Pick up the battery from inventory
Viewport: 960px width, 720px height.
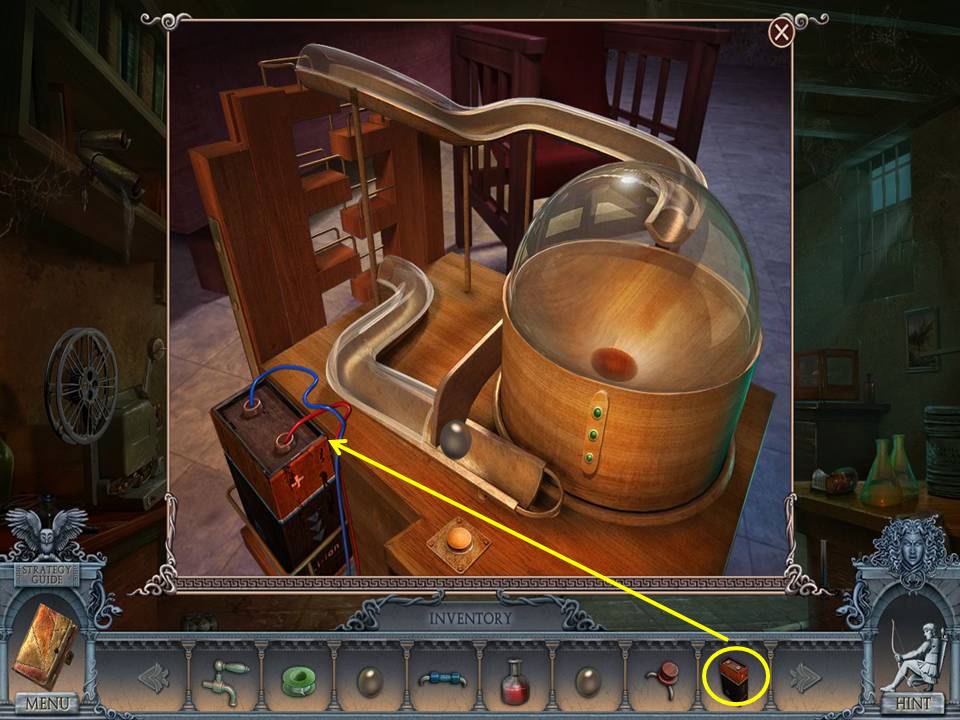(x=734, y=679)
